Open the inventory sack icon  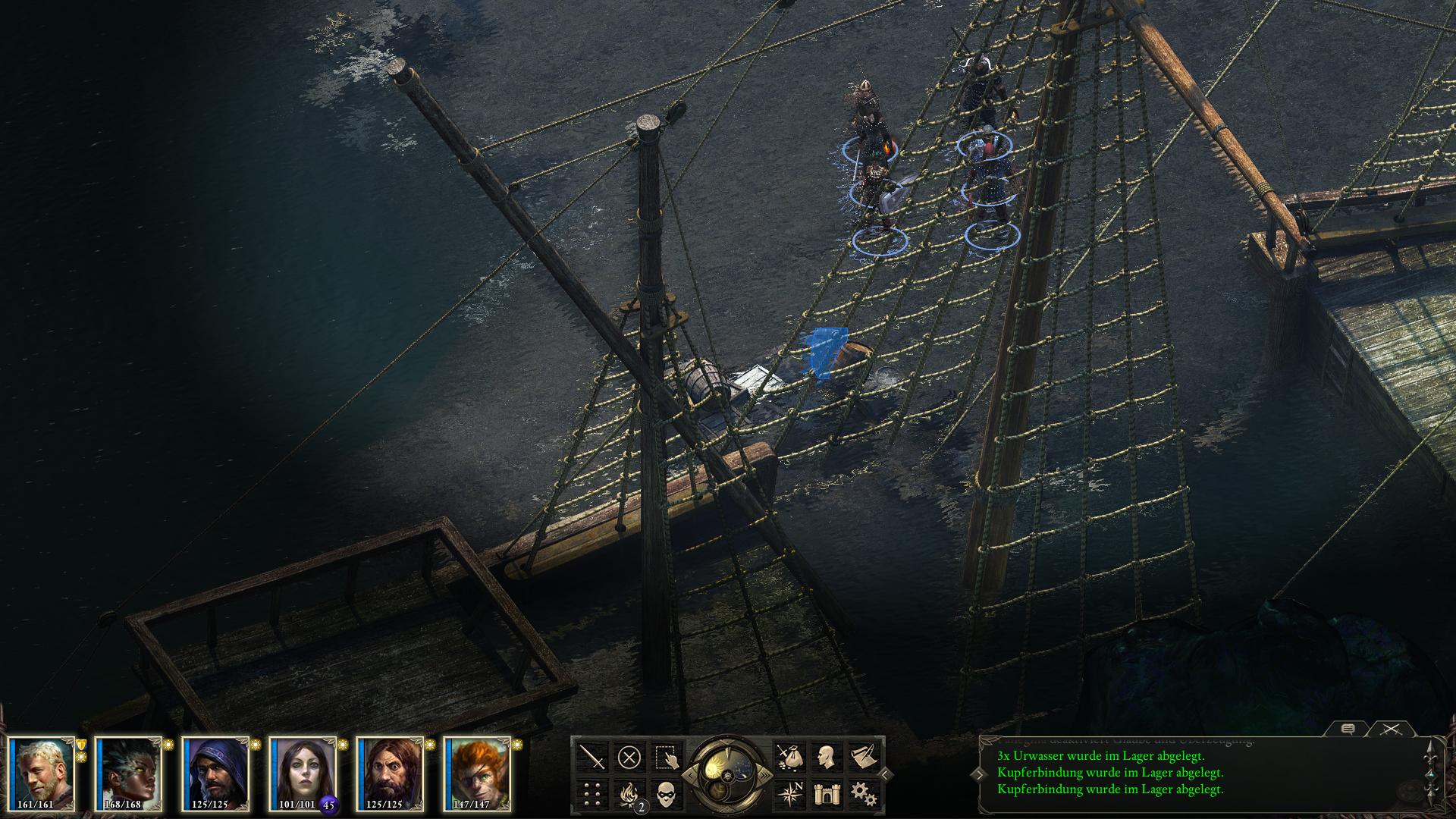click(789, 757)
